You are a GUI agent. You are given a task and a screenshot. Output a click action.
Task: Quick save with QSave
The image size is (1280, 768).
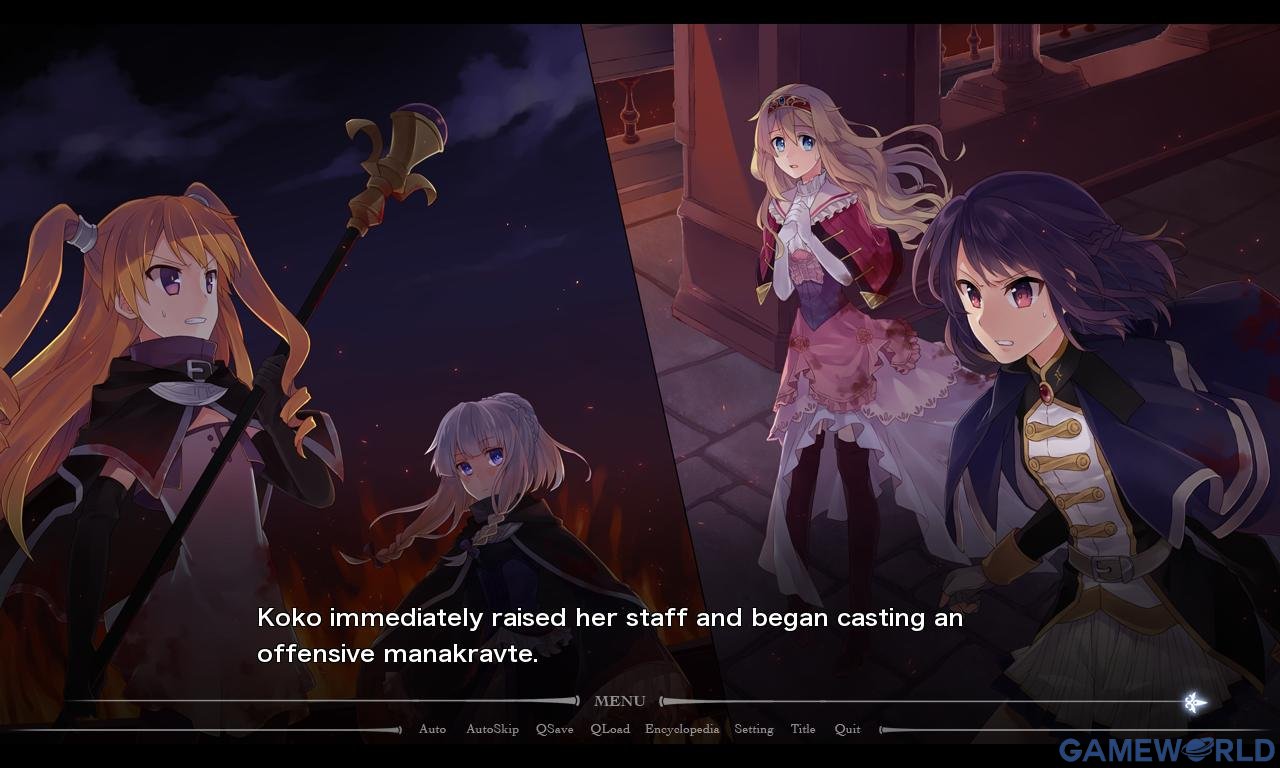pos(554,729)
